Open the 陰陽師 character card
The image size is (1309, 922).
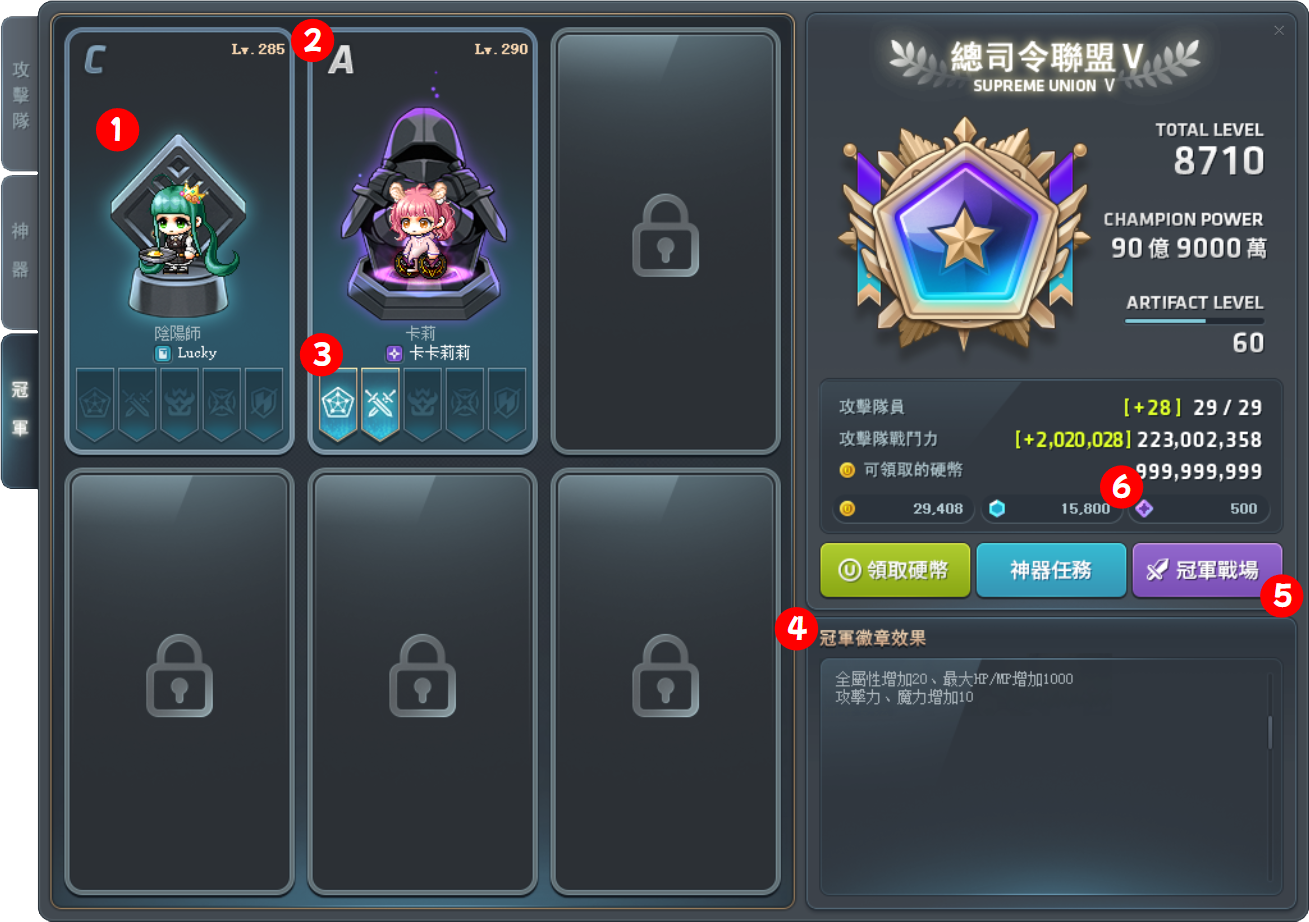[x=179, y=230]
